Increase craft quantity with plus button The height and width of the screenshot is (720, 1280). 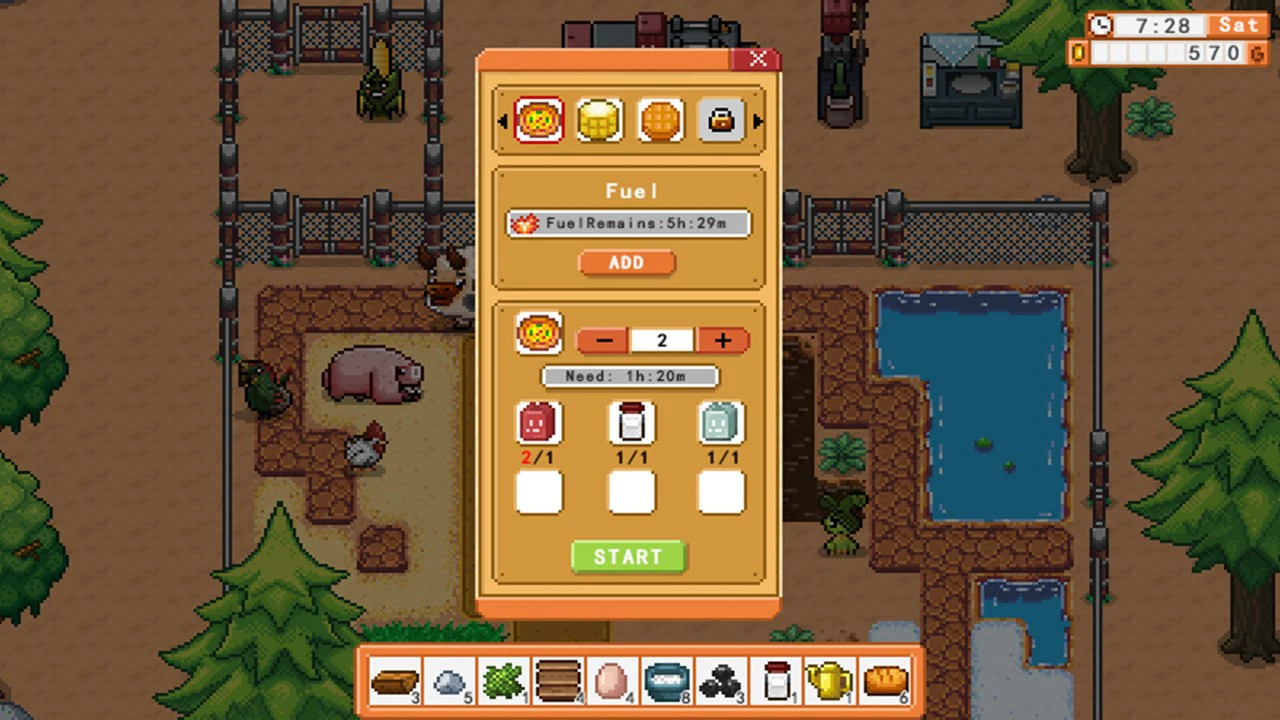pos(723,341)
